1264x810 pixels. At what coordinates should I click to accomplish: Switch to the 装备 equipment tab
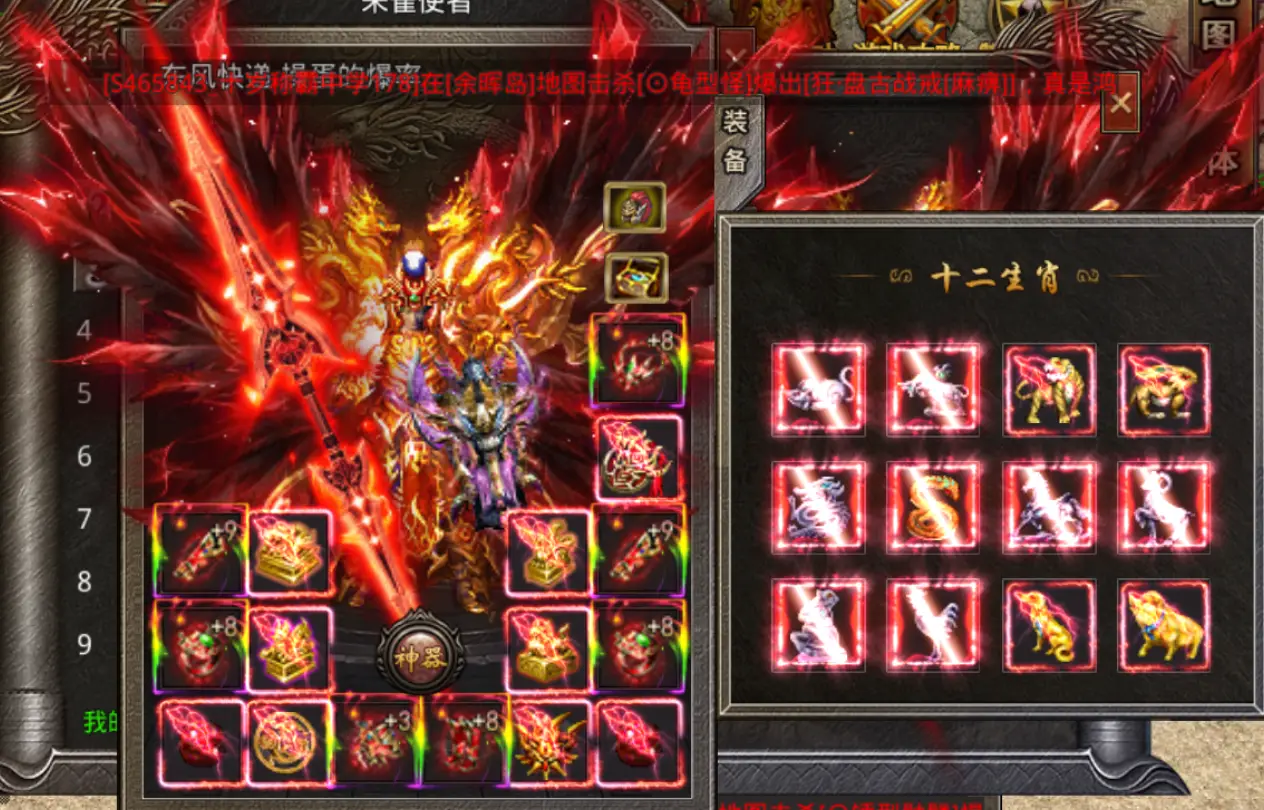point(735,141)
